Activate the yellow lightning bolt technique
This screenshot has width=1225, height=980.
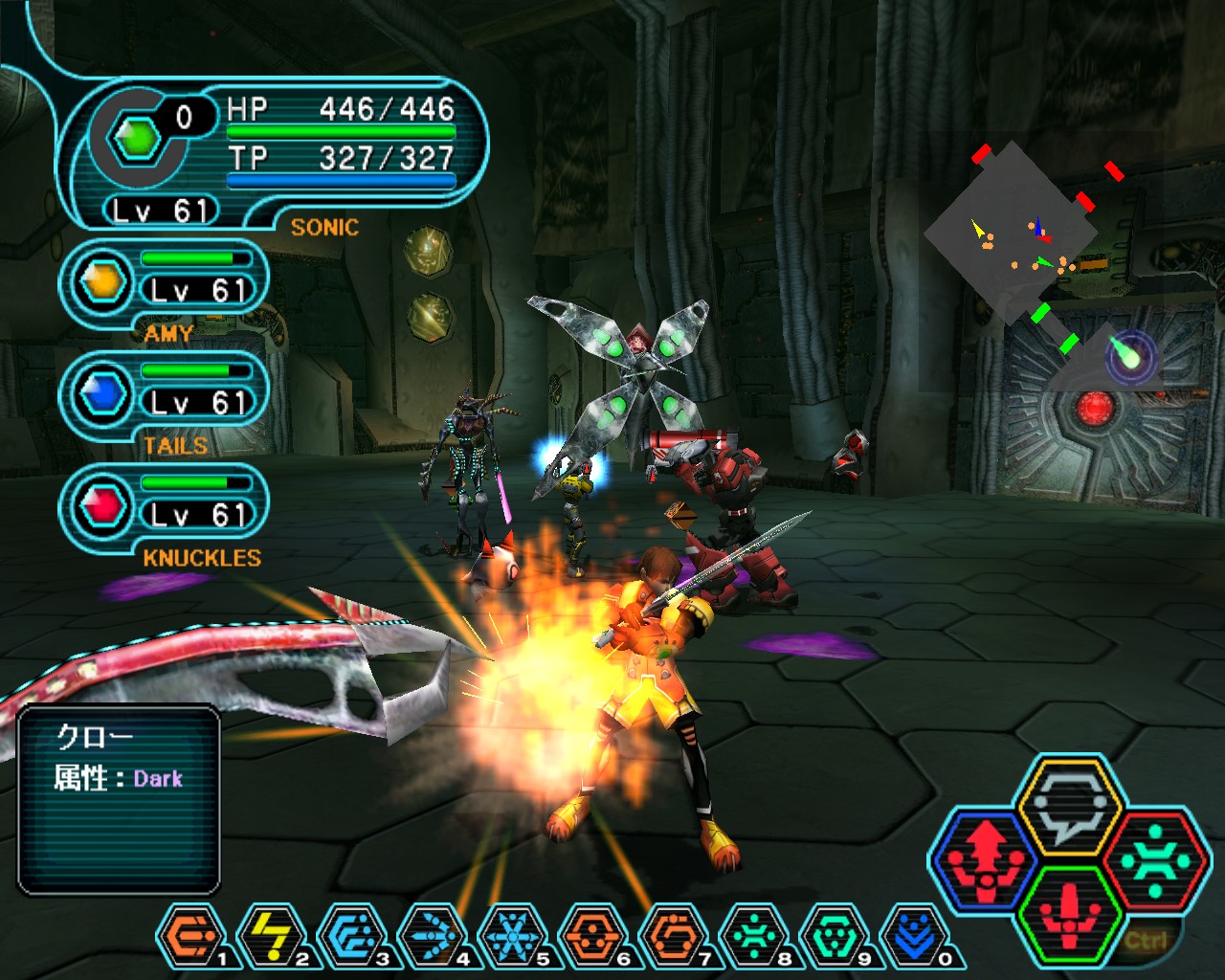[x=271, y=937]
